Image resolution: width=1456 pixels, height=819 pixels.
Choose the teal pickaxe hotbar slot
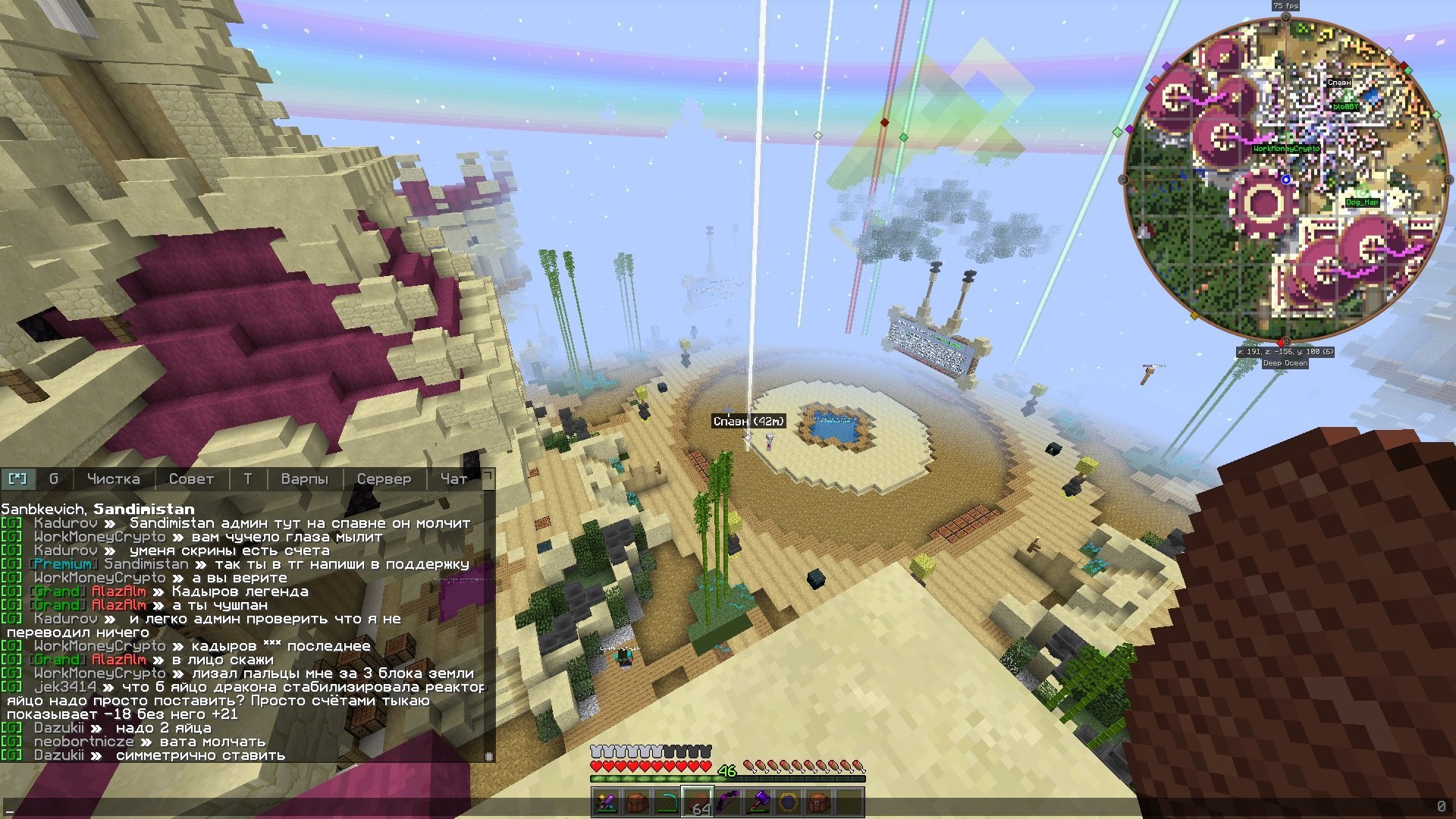pyautogui.click(x=667, y=802)
